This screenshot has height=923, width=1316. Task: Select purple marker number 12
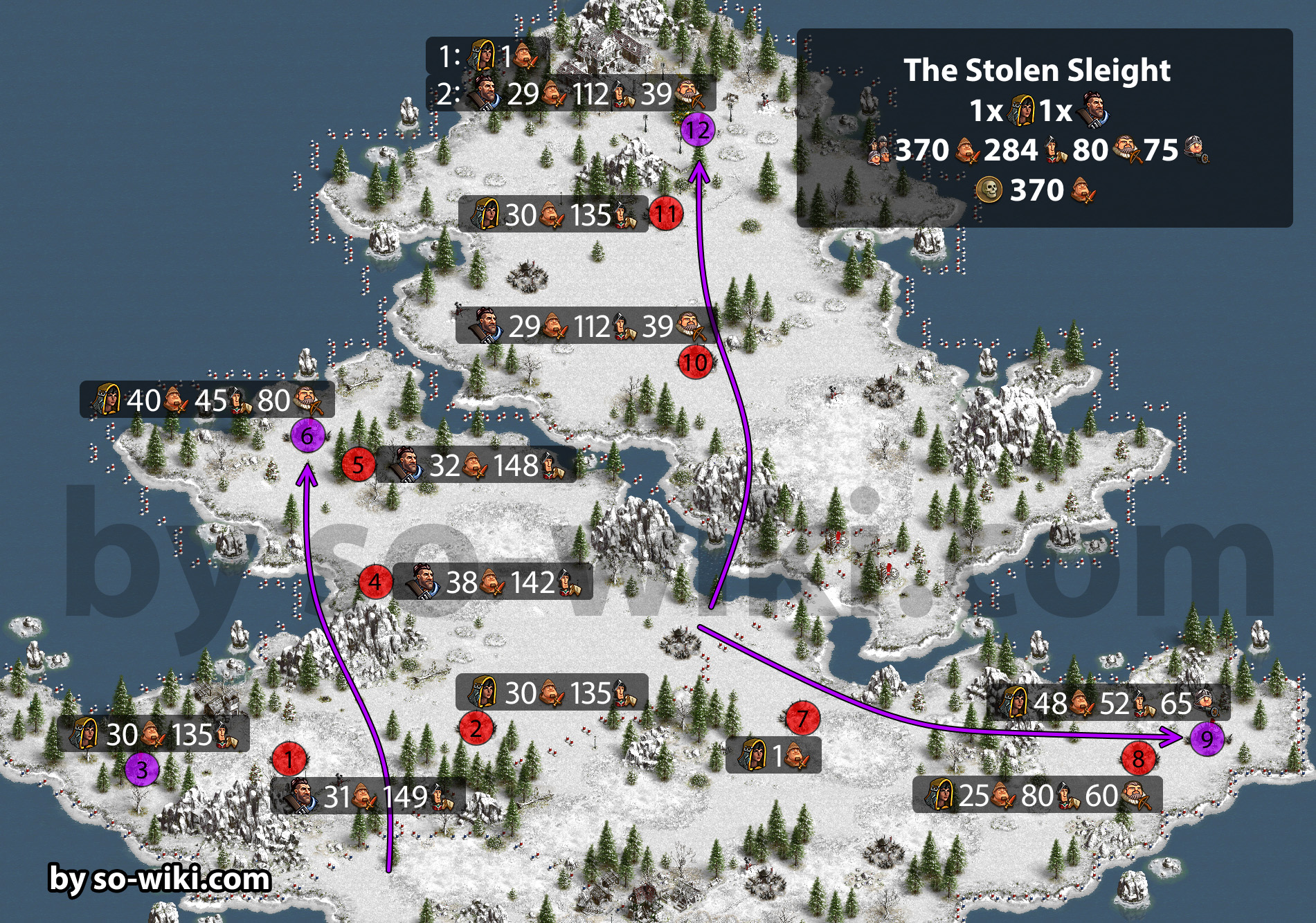(697, 129)
